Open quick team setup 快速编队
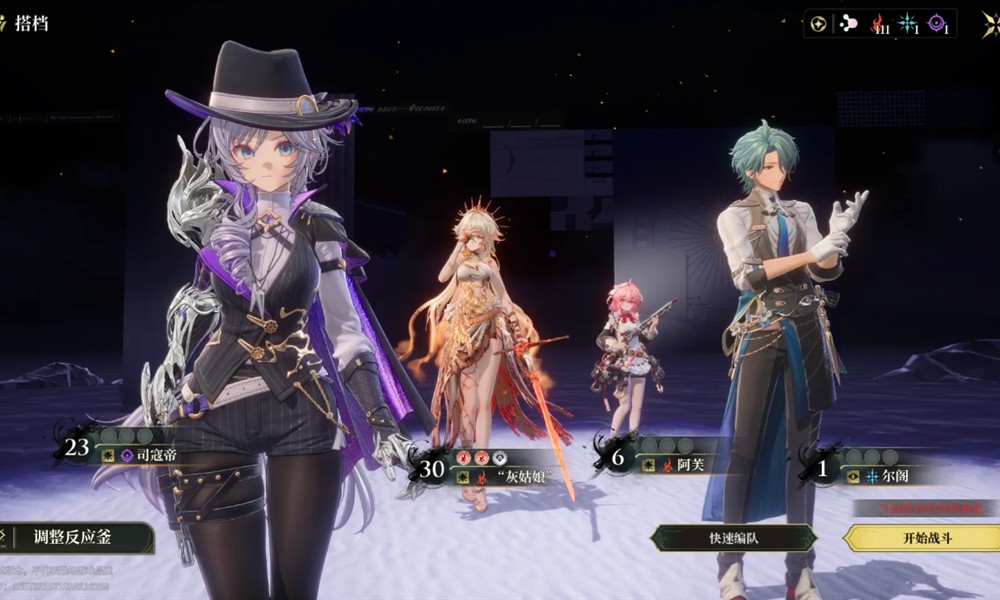Screen dimensions: 1000x600 tap(733, 538)
